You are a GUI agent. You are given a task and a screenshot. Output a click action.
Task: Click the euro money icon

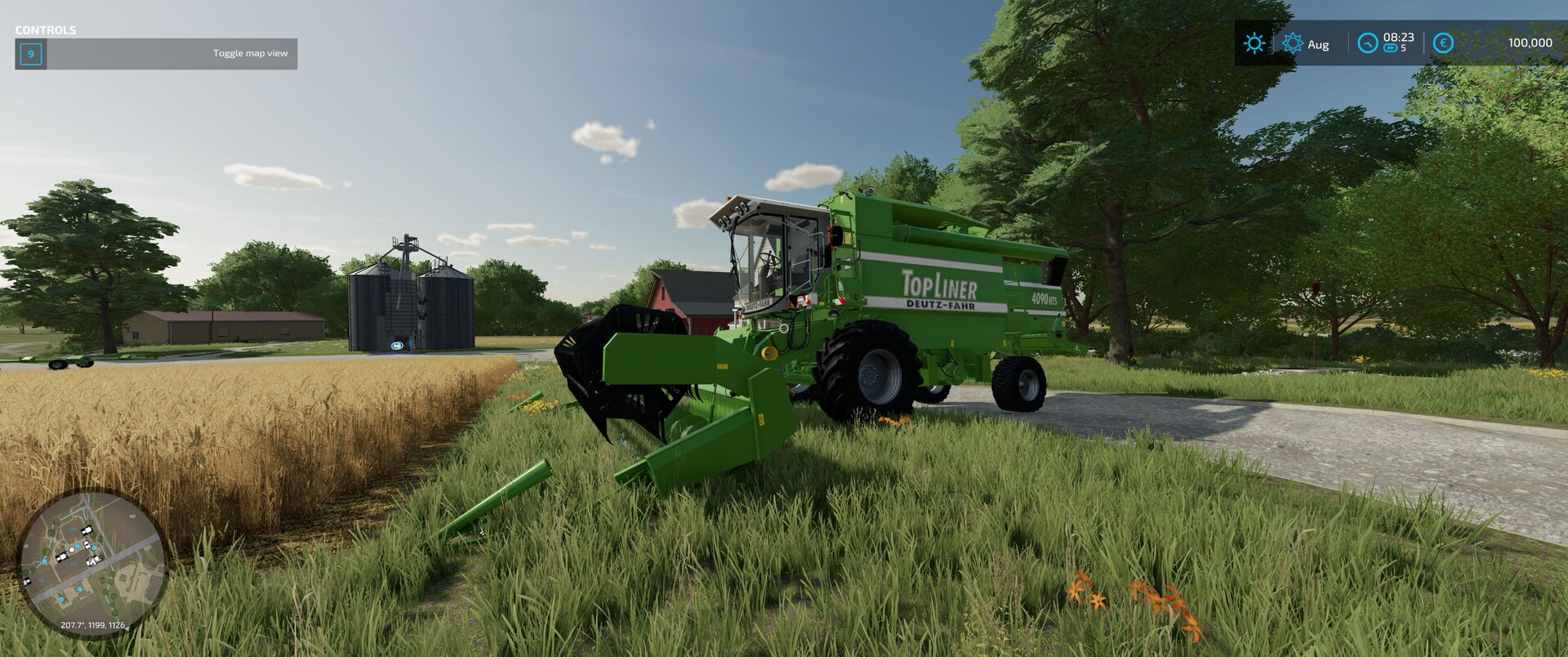click(x=1443, y=43)
